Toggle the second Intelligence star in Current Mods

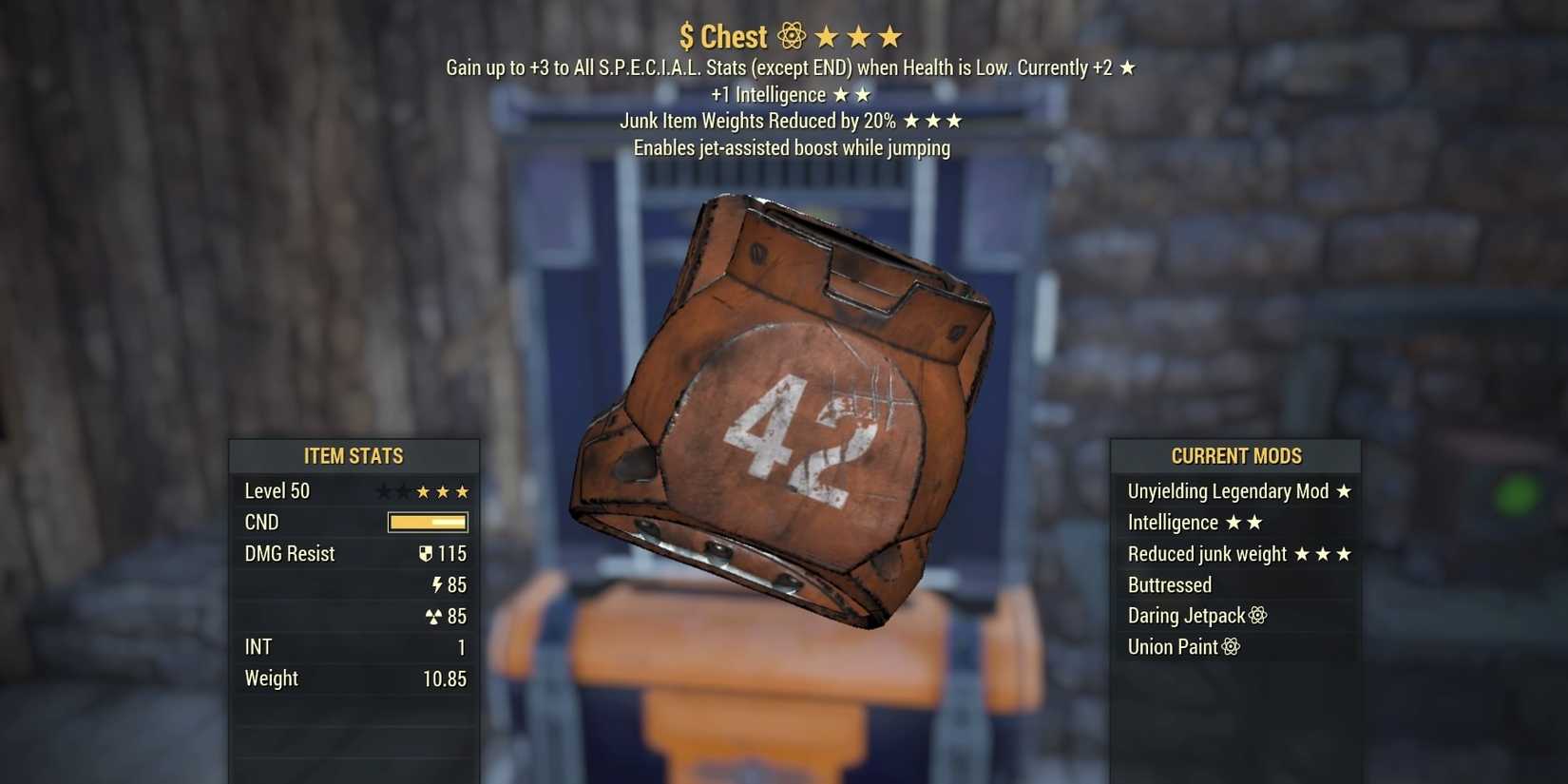pyautogui.click(x=1254, y=522)
